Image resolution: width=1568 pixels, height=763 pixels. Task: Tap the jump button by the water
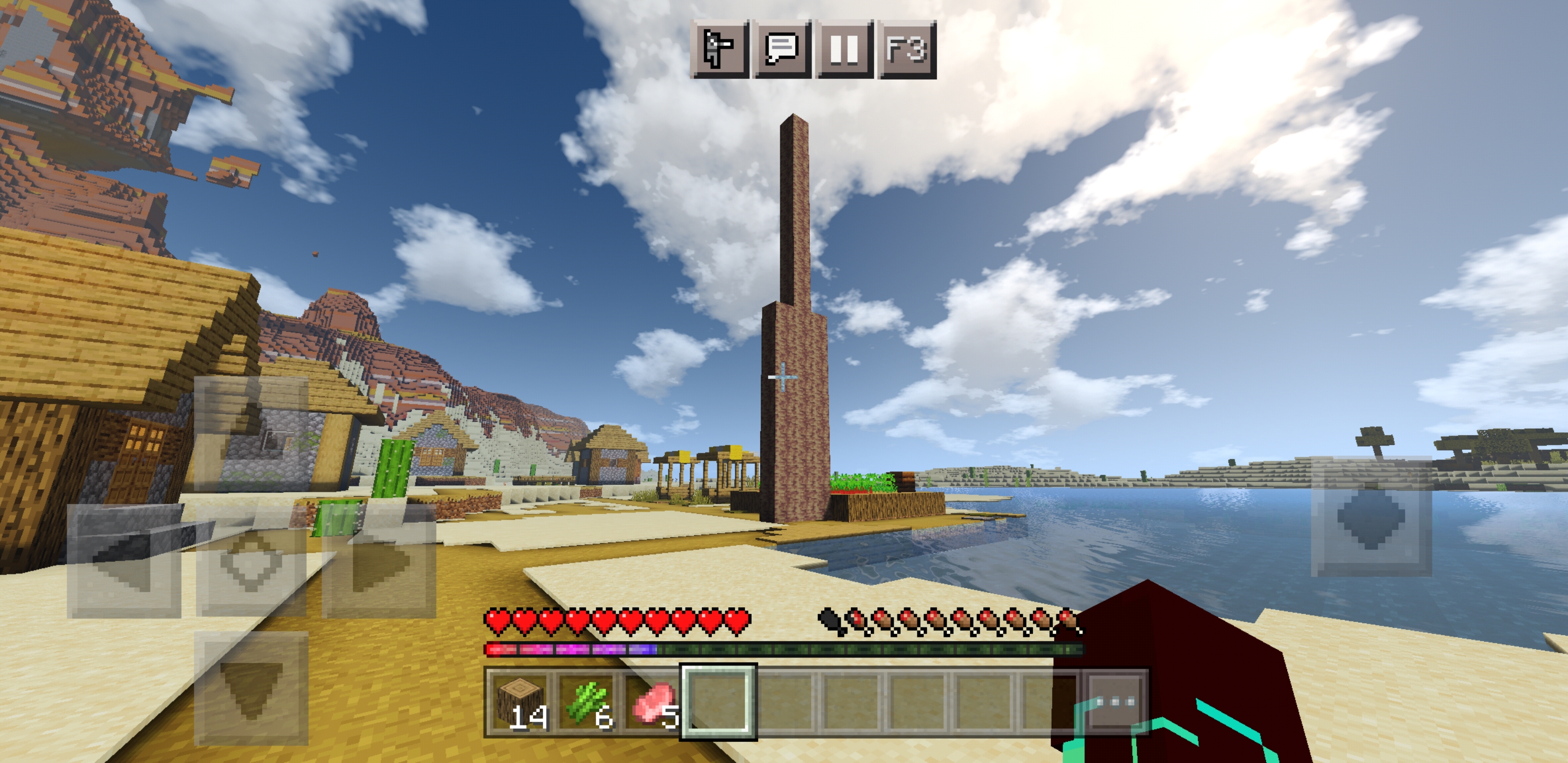coord(1371,517)
